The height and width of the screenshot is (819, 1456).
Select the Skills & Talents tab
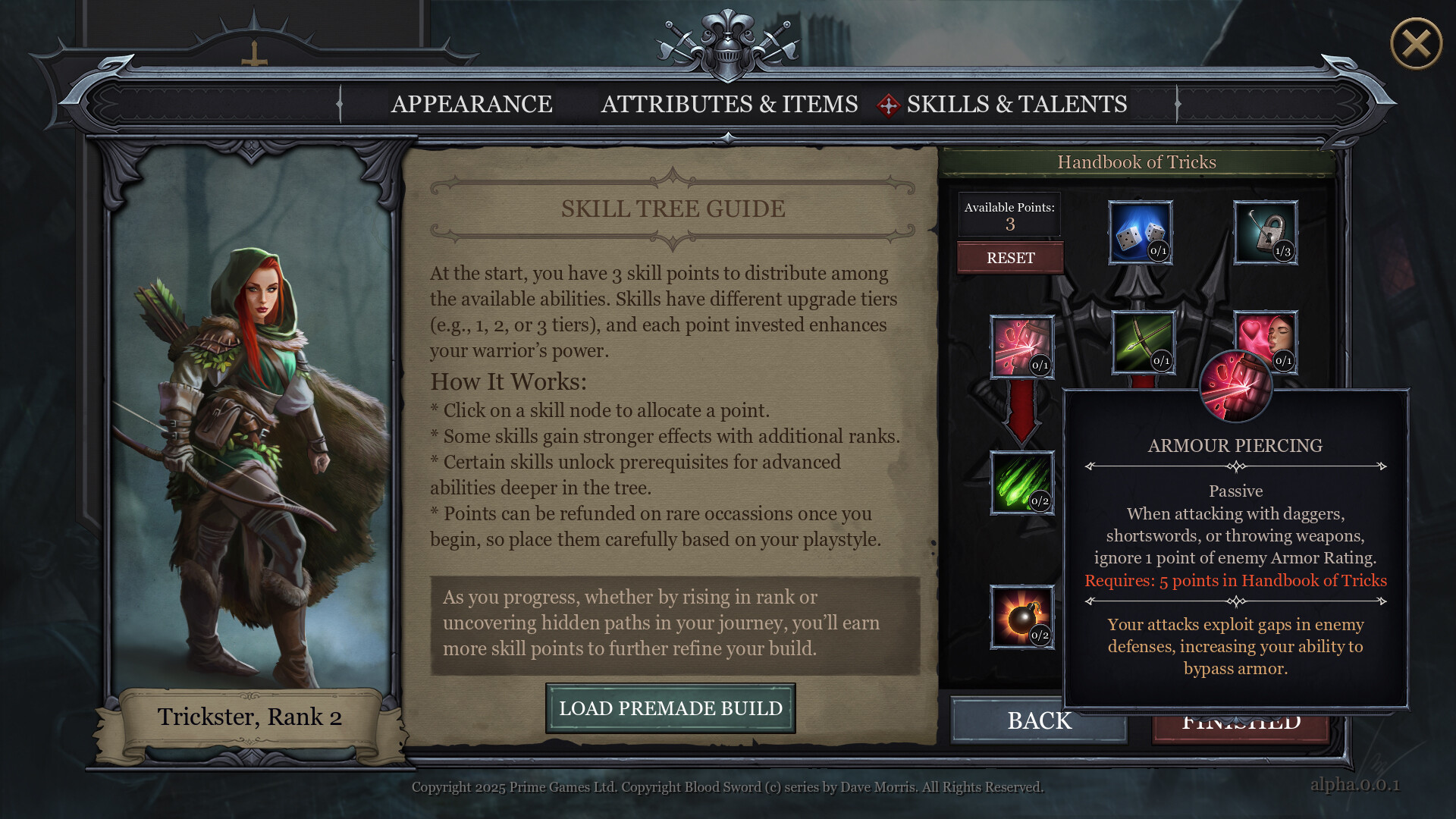coord(1018,105)
